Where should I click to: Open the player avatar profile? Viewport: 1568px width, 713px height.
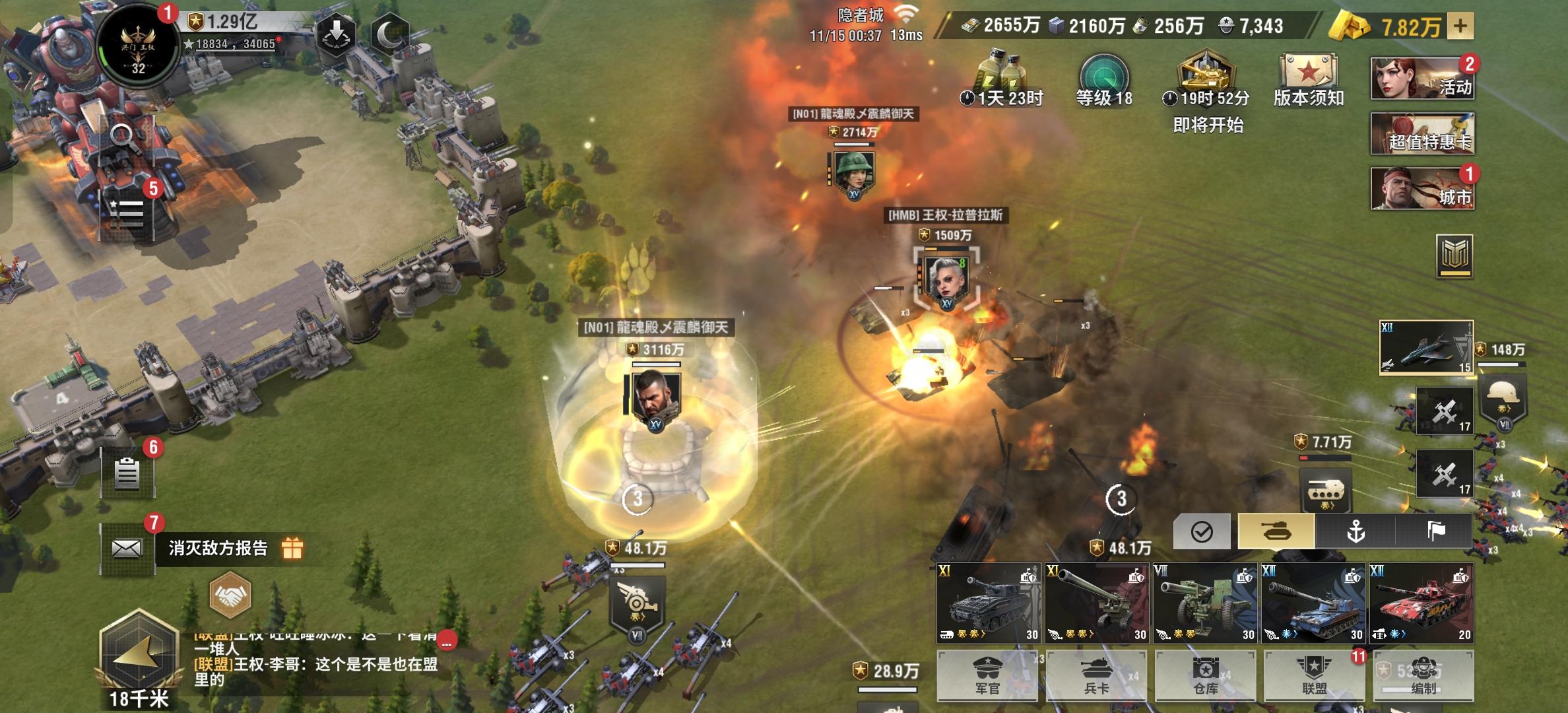click(138, 46)
